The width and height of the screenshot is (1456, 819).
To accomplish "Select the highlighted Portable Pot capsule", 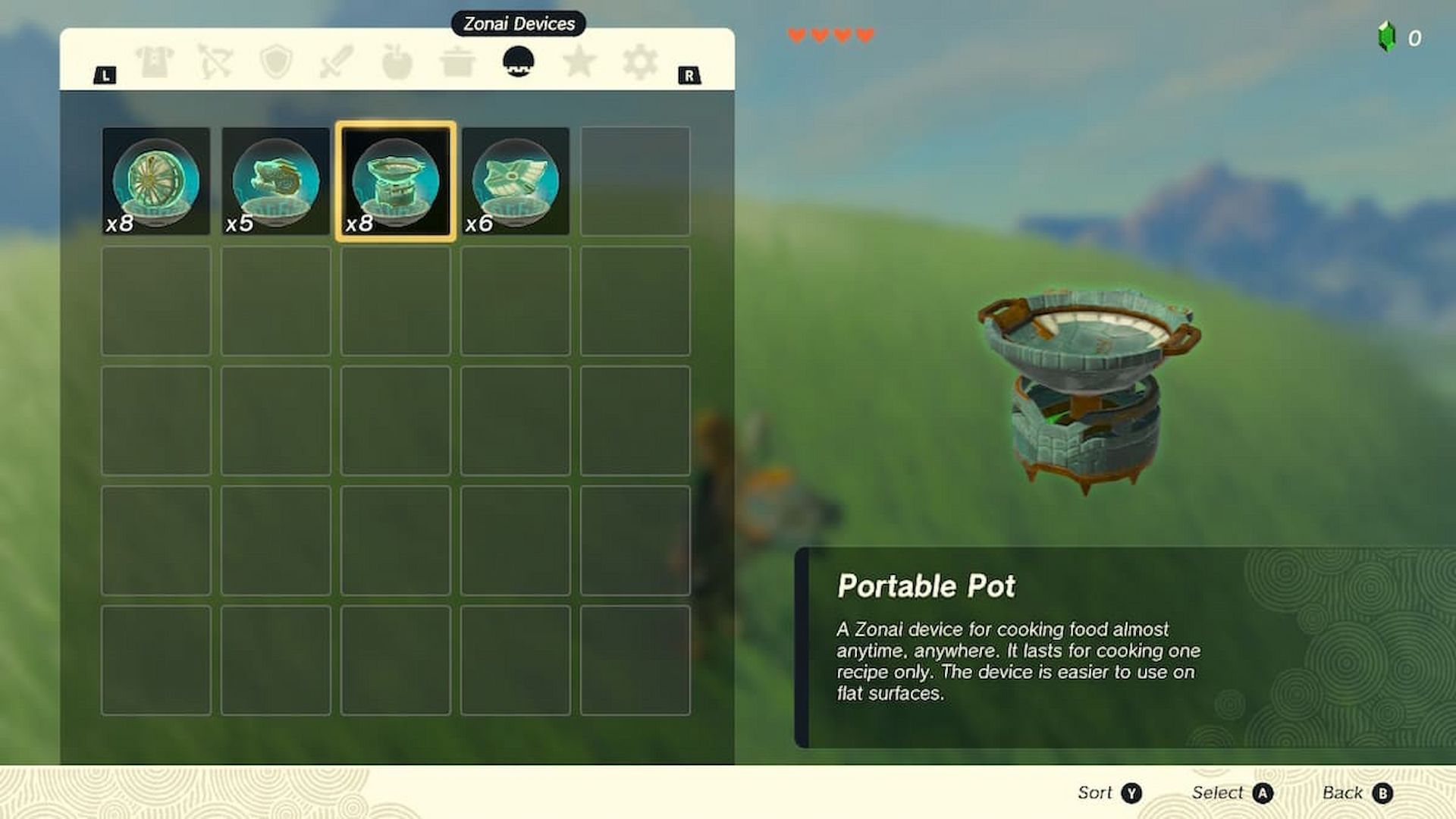I will click(396, 180).
